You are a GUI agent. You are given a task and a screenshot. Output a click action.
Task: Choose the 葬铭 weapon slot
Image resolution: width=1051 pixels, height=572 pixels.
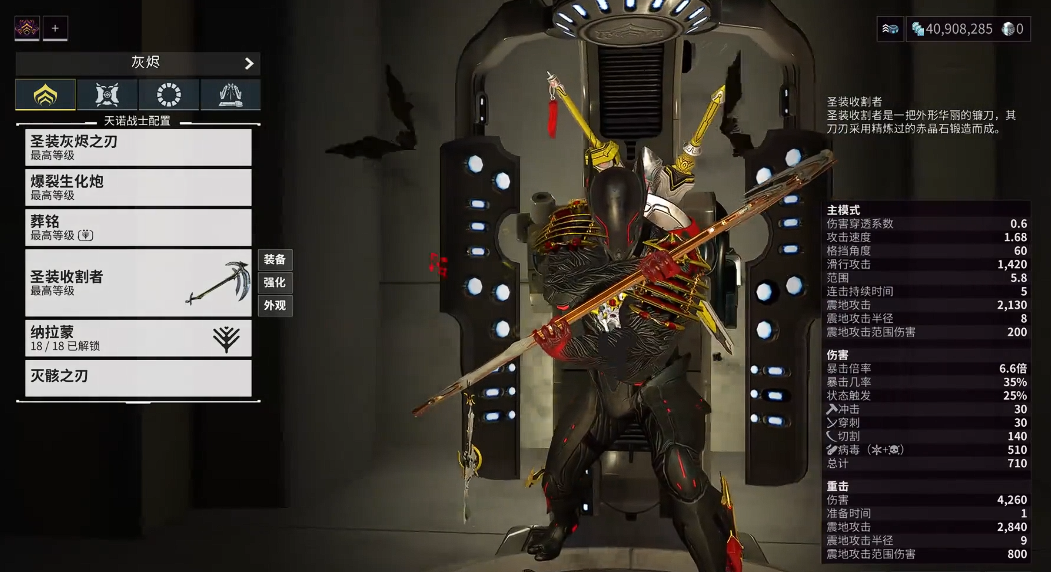point(138,227)
